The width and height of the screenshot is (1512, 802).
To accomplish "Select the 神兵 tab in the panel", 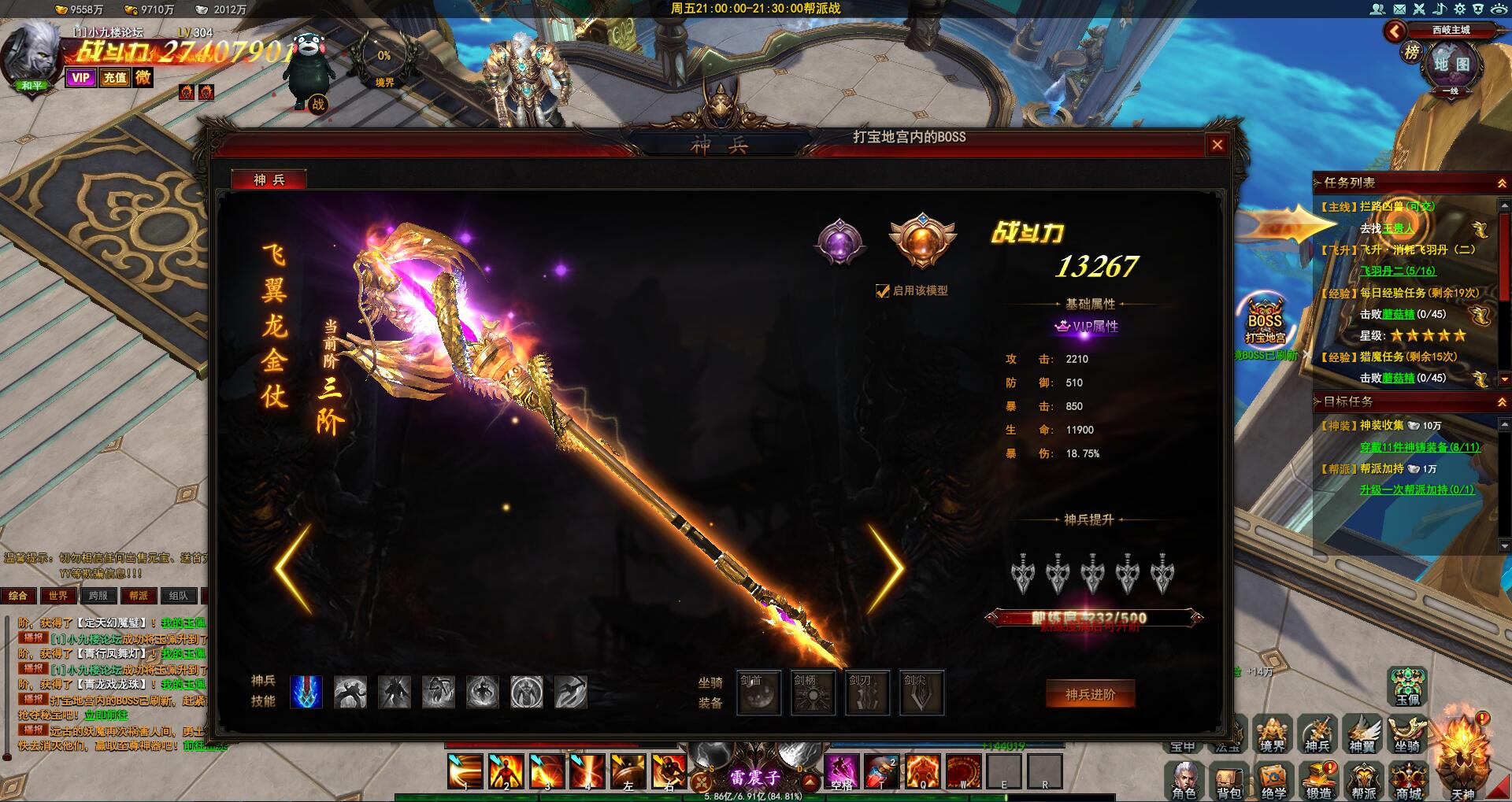I will click(x=269, y=180).
